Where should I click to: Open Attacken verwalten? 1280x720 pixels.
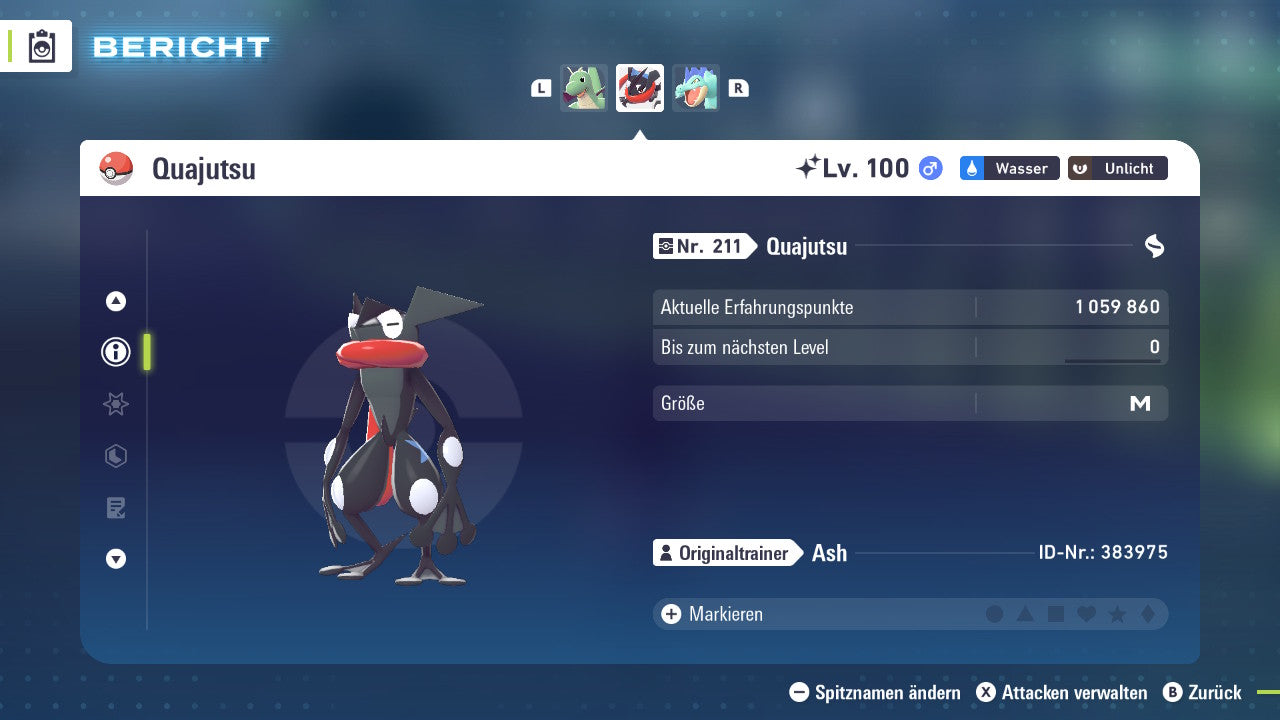[x=1063, y=692]
